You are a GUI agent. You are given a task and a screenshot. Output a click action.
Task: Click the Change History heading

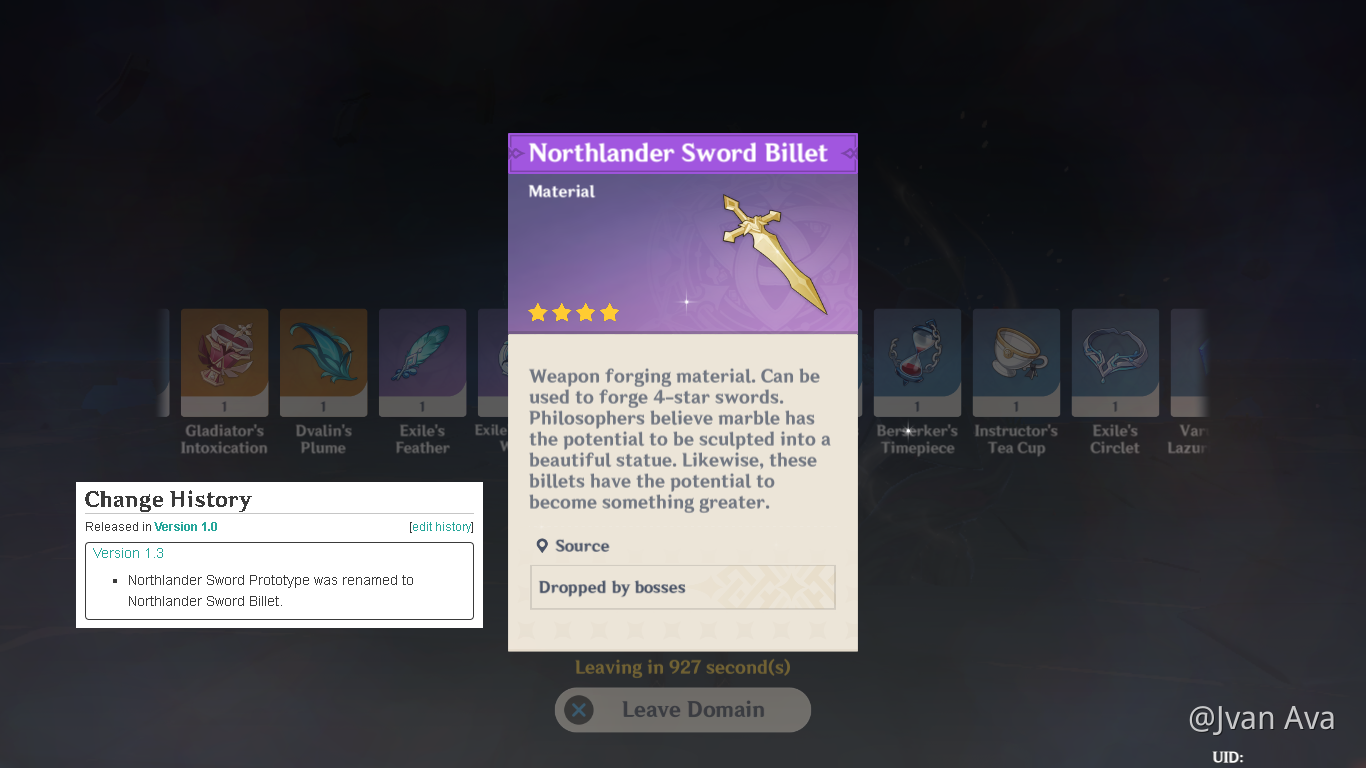point(168,499)
